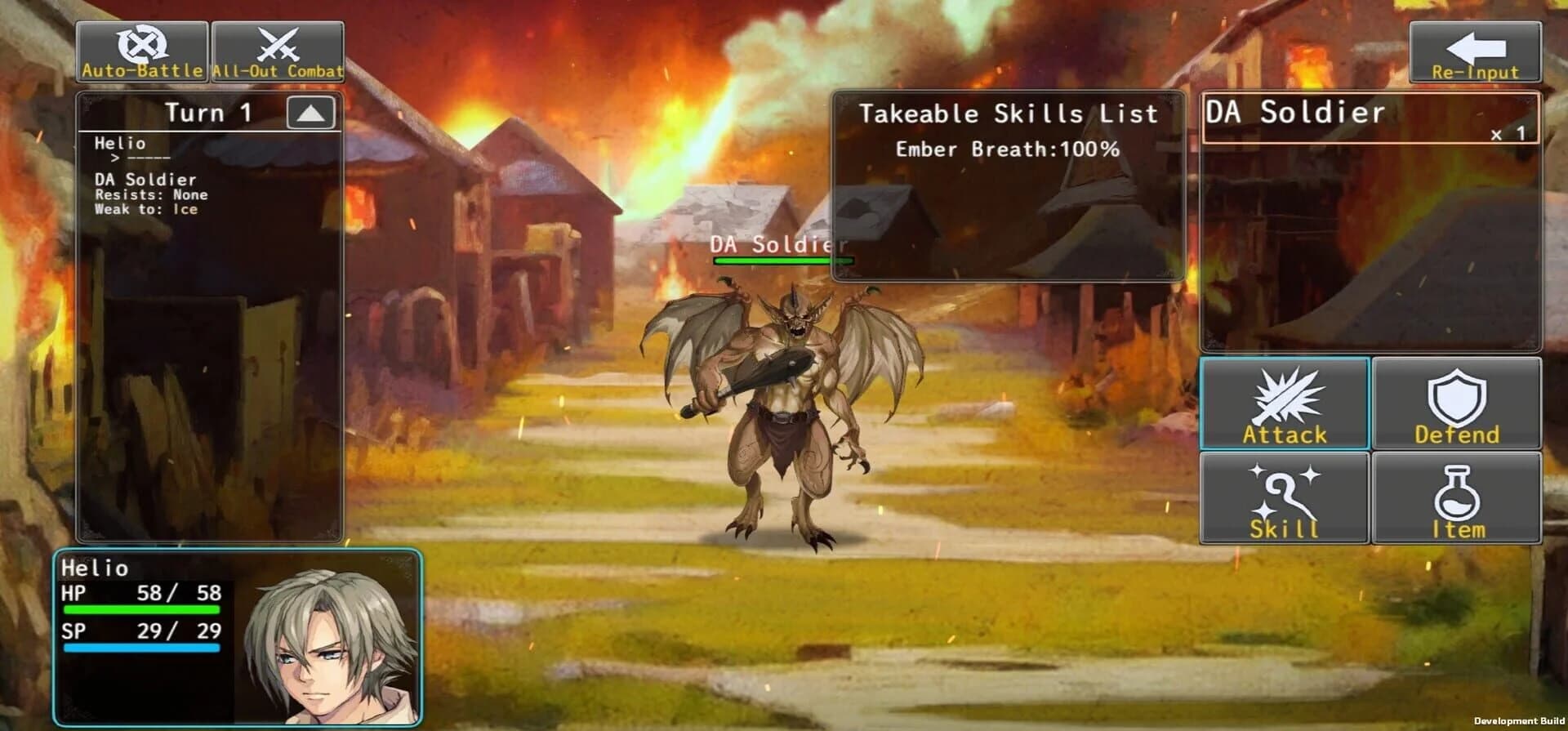Open the Item flask icon
This screenshot has width=1568, height=731.
1457,496
